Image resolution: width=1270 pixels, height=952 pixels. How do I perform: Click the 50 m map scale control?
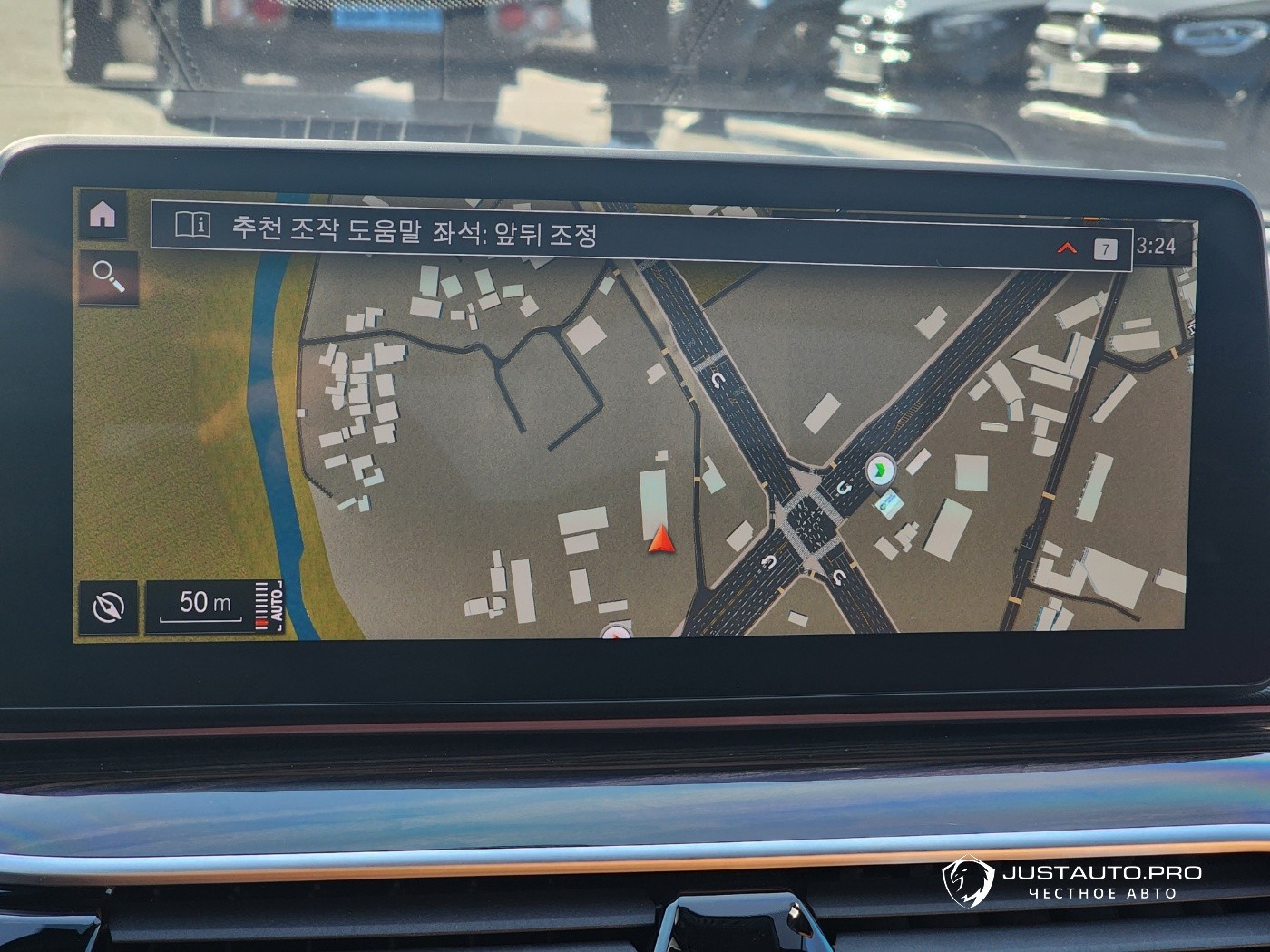[204, 604]
